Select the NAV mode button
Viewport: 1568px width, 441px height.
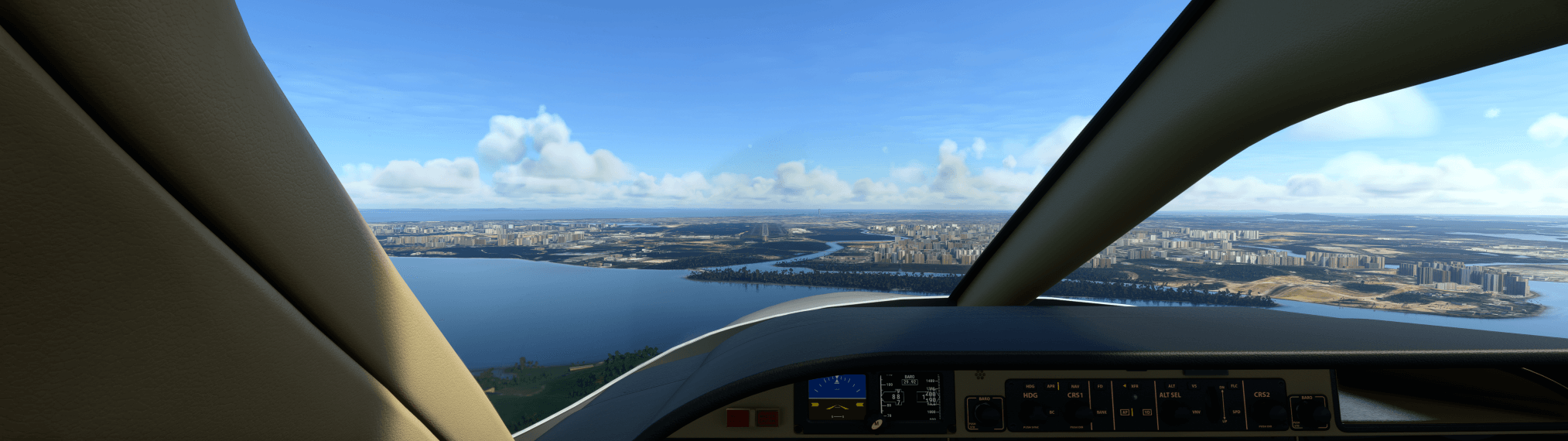coord(1075,386)
